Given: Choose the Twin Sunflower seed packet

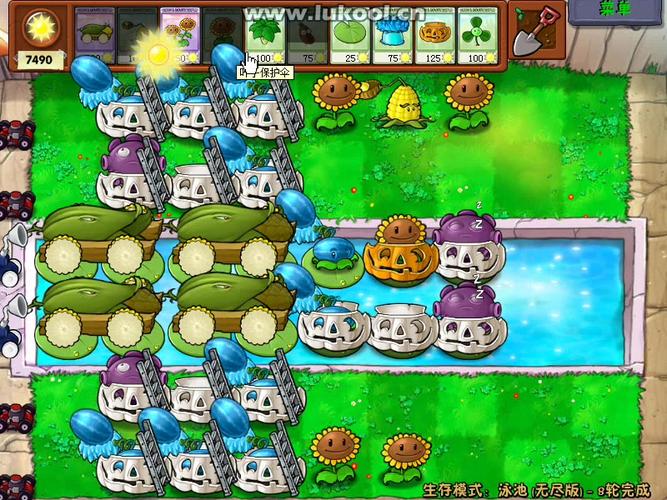Looking at the screenshot, I should 178,35.
